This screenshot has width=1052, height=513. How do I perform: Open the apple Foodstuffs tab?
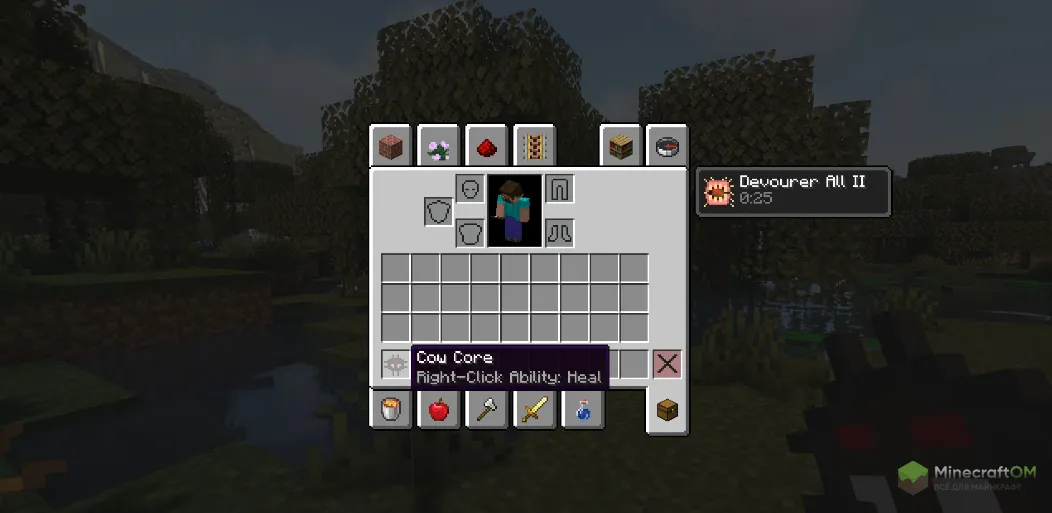coord(438,409)
